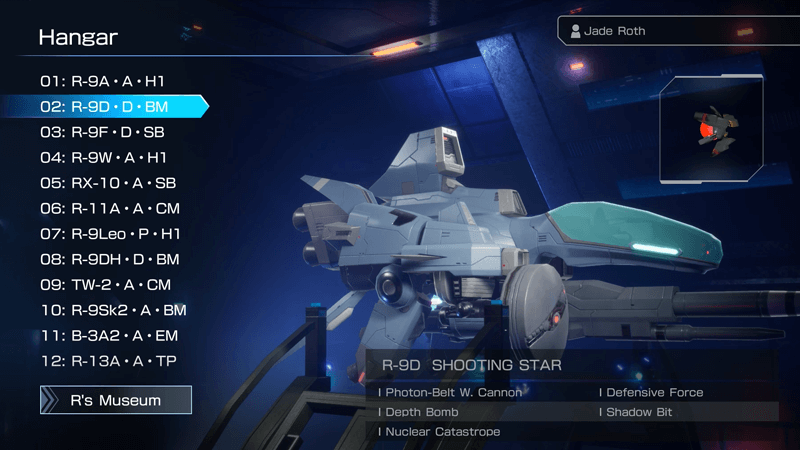Screen dimensions: 800x450
Task: Select ship 06: R-11A
Action: pyautogui.click(x=110, y=208)
